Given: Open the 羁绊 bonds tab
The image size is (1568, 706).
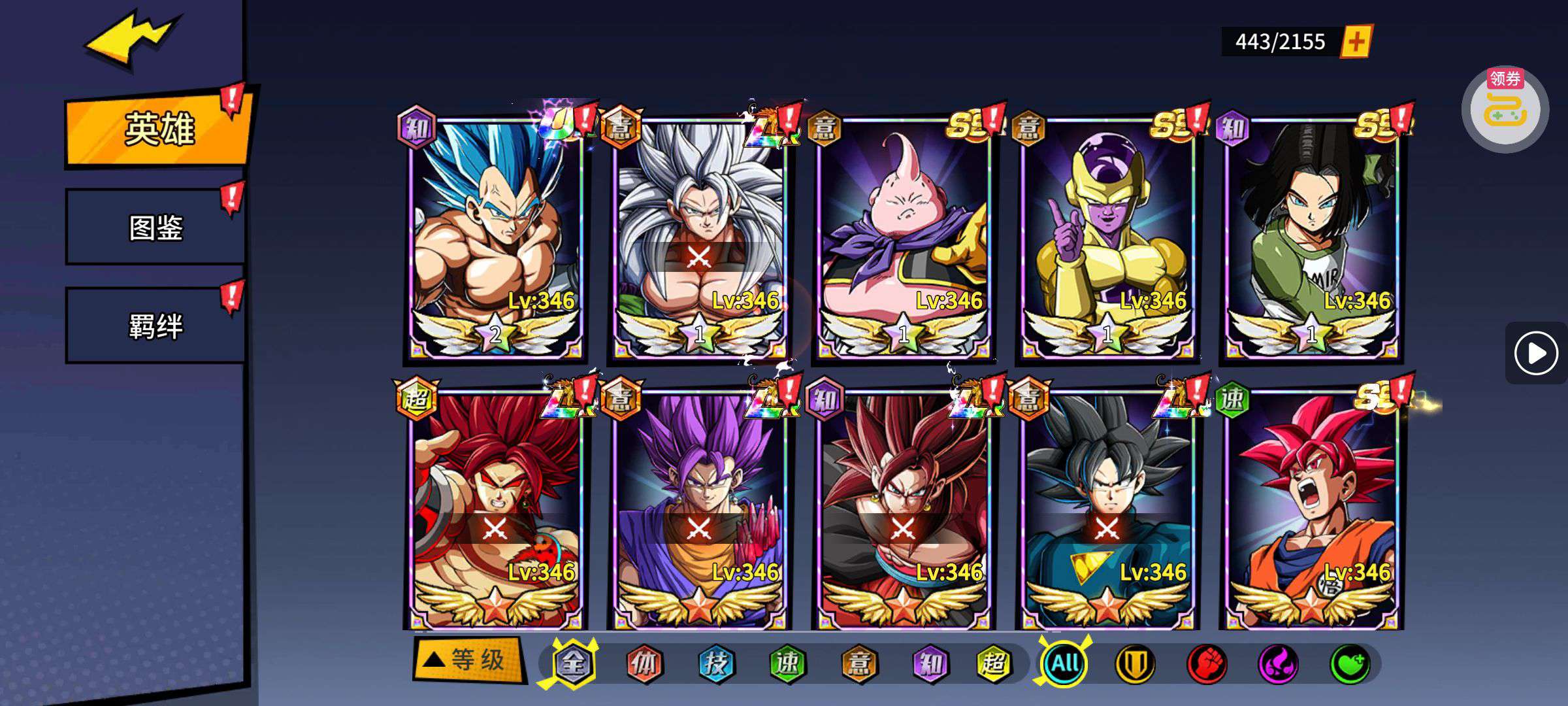Looking at the screenshot, I should 155,326.
